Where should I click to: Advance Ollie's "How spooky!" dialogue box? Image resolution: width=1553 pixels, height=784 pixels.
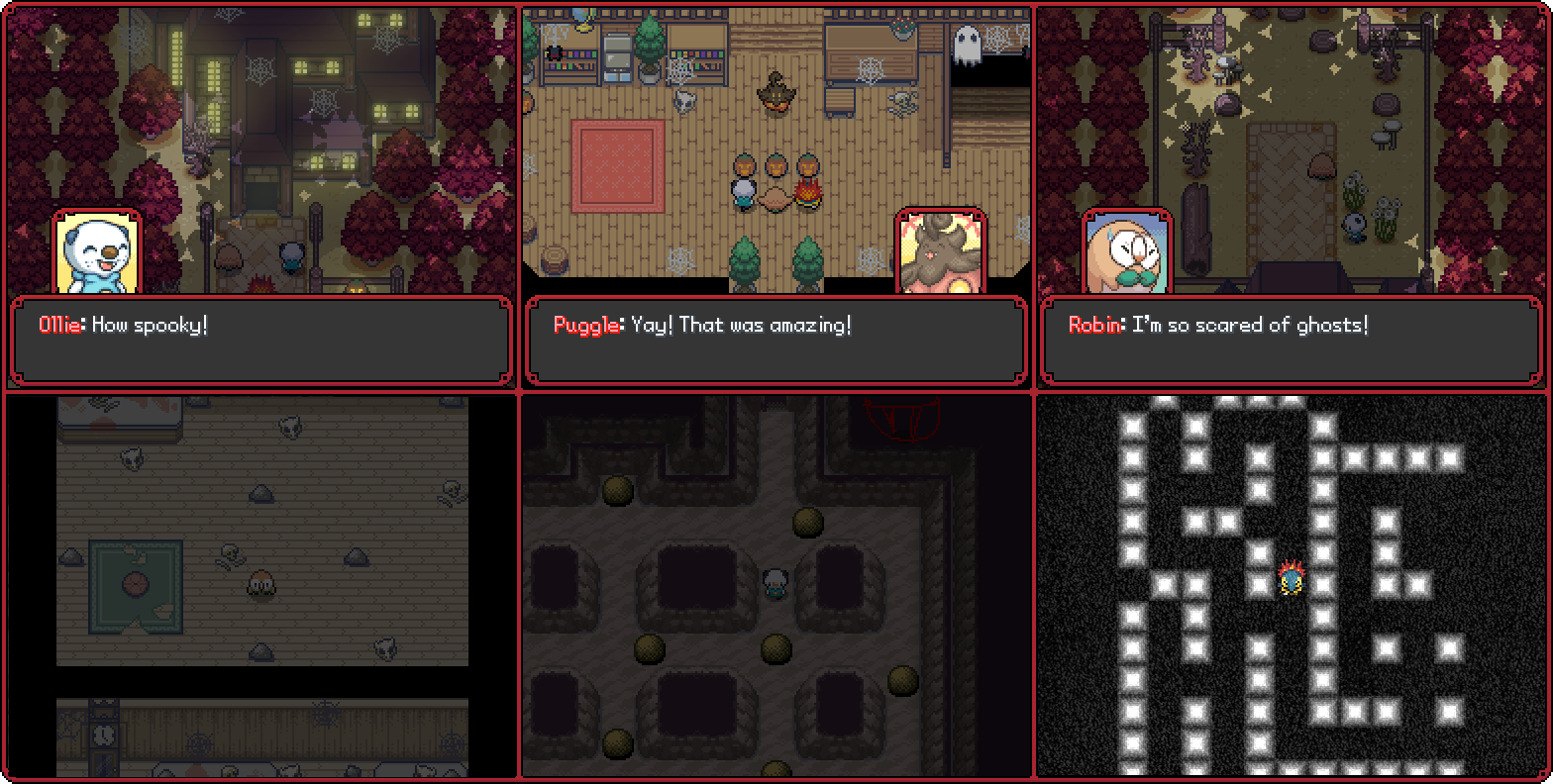261,340
